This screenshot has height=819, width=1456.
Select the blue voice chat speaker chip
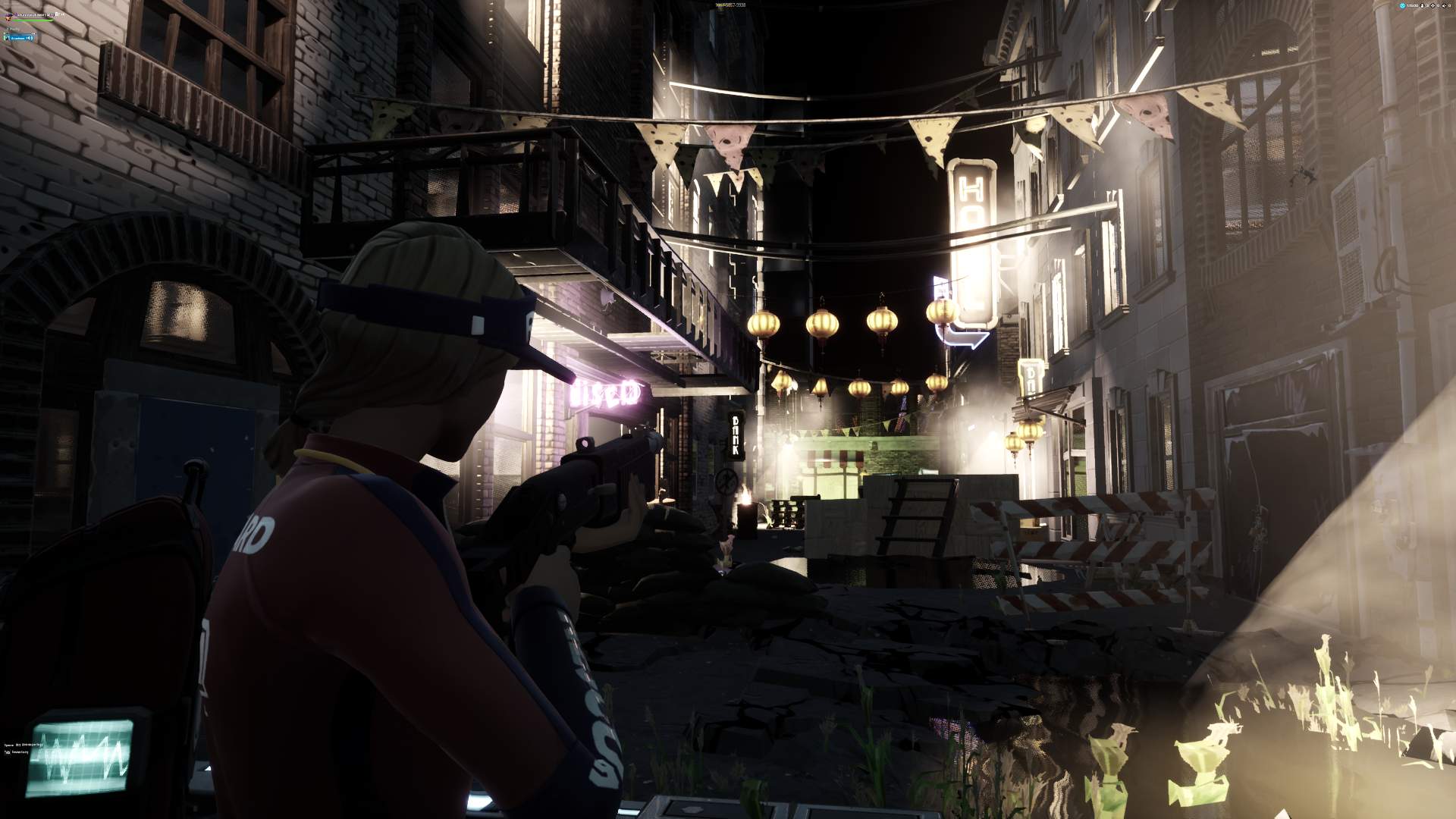(x=19, y=38)
